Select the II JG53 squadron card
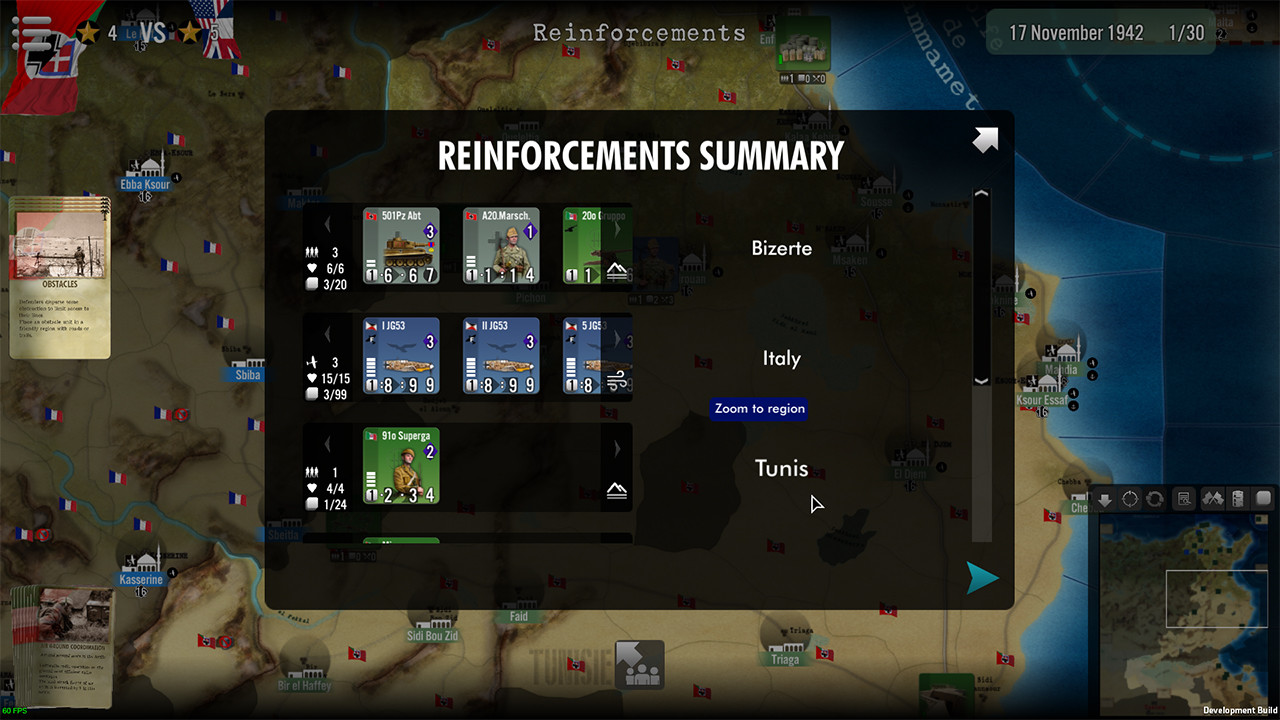Viewport: 1280px width, 720px height. pyautogui.click(x=501, y=355)
